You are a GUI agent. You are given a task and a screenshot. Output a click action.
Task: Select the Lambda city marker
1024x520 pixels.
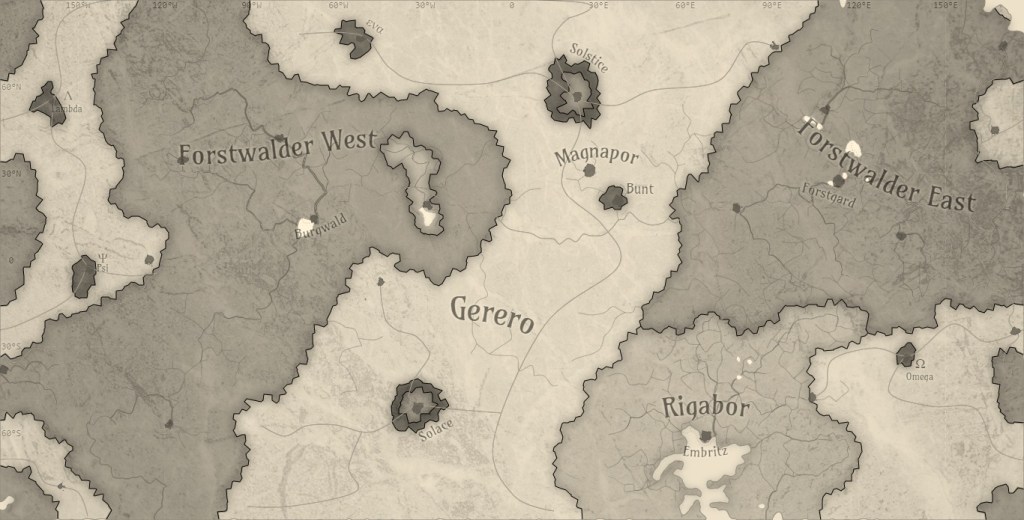coord(48,104)
